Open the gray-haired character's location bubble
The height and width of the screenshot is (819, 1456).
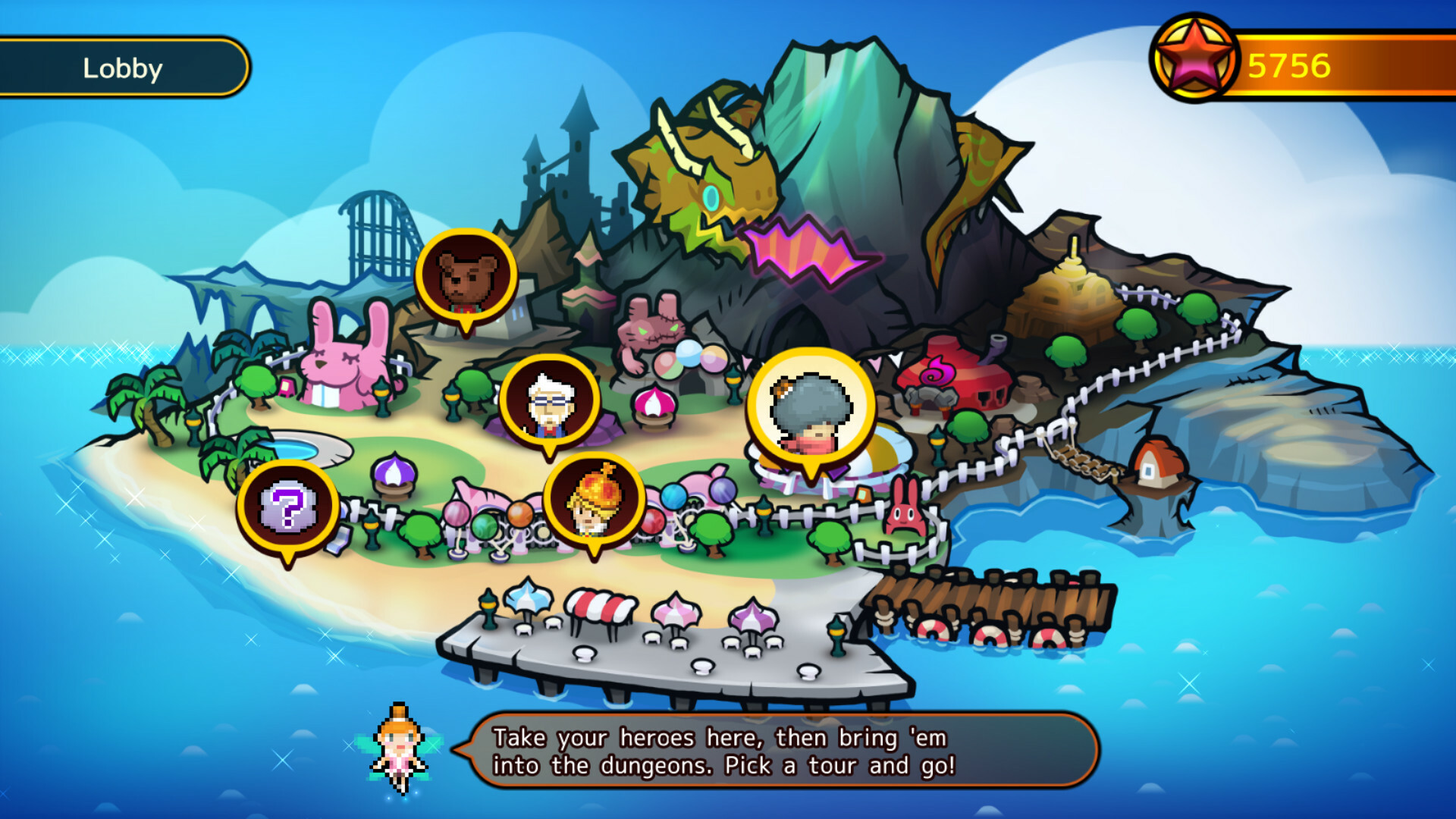click(811, 412)
